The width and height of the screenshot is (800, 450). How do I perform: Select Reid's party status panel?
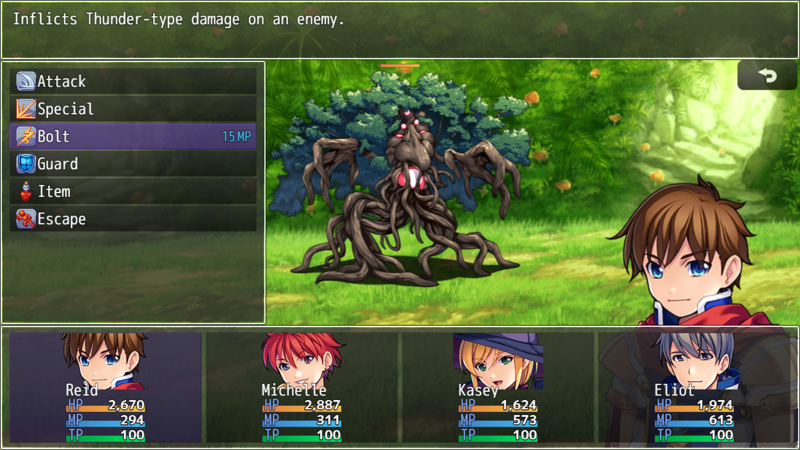click(105, 387)
